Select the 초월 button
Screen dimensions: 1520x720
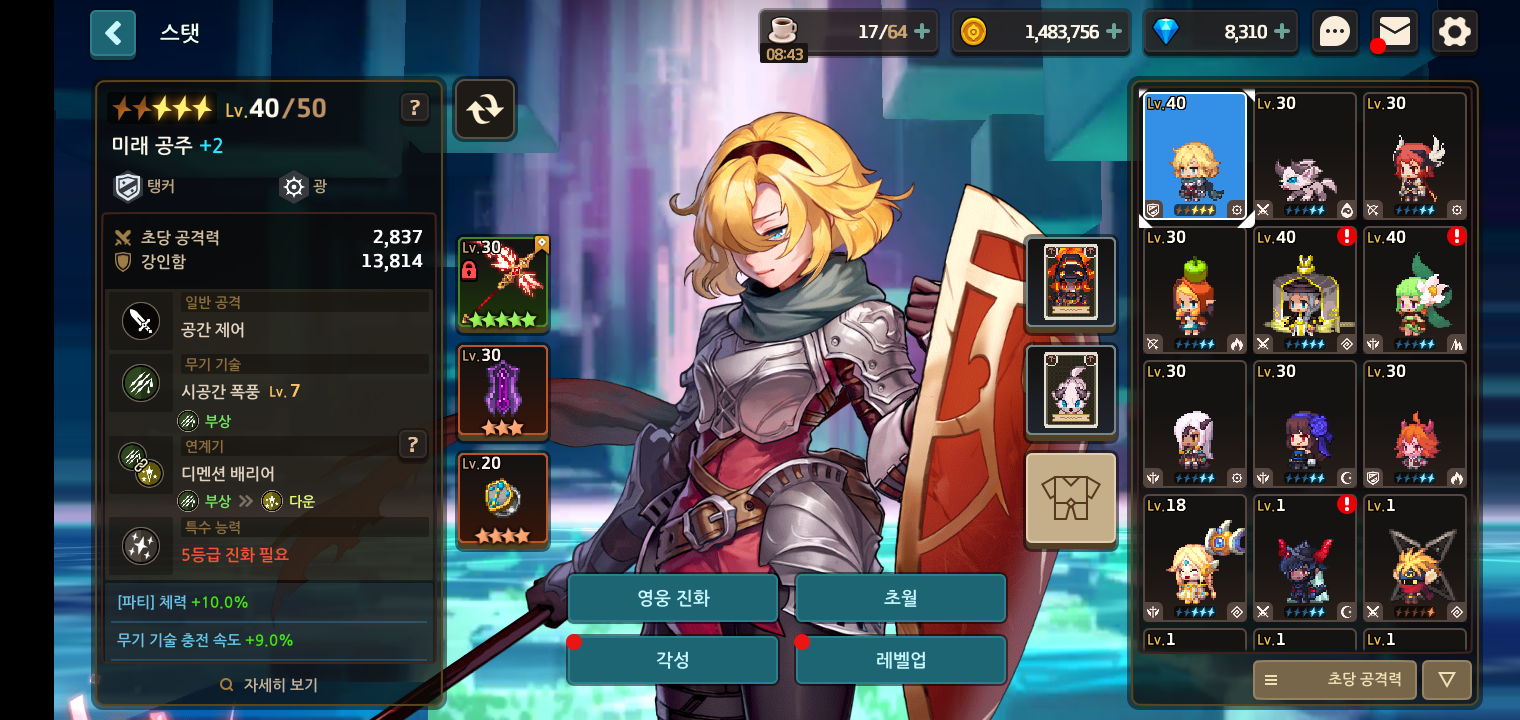click(x=900, y=598)
